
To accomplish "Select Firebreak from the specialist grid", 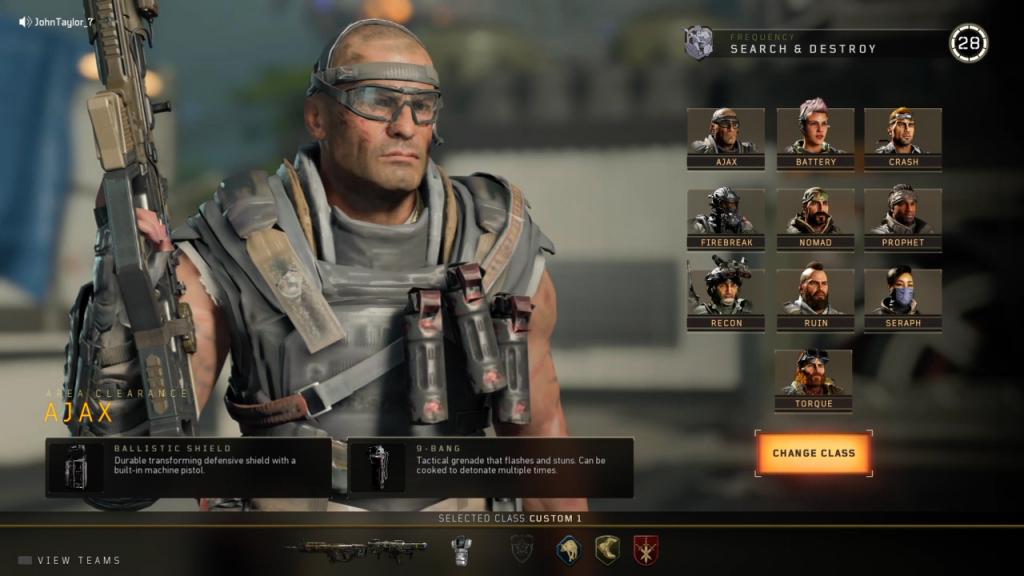I will tap(726, 218).
